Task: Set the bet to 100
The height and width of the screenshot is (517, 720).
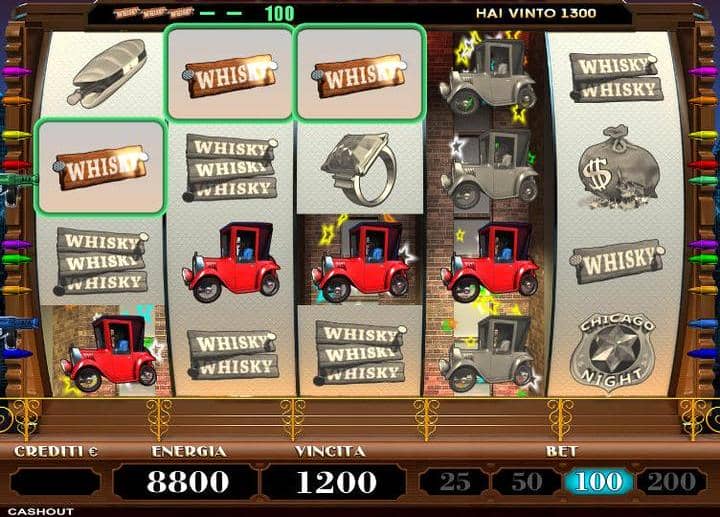Action: click(597, 482)
